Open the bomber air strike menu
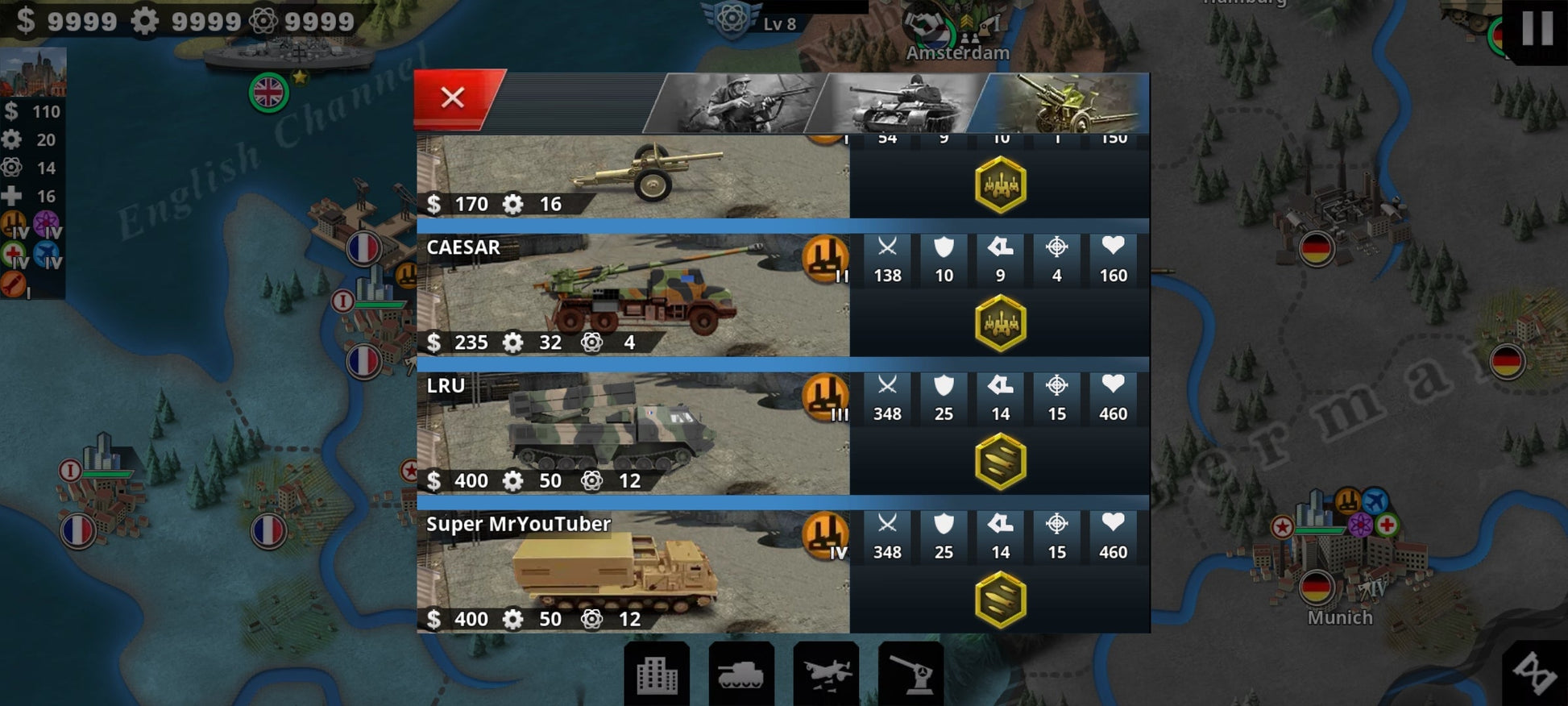 826,674
